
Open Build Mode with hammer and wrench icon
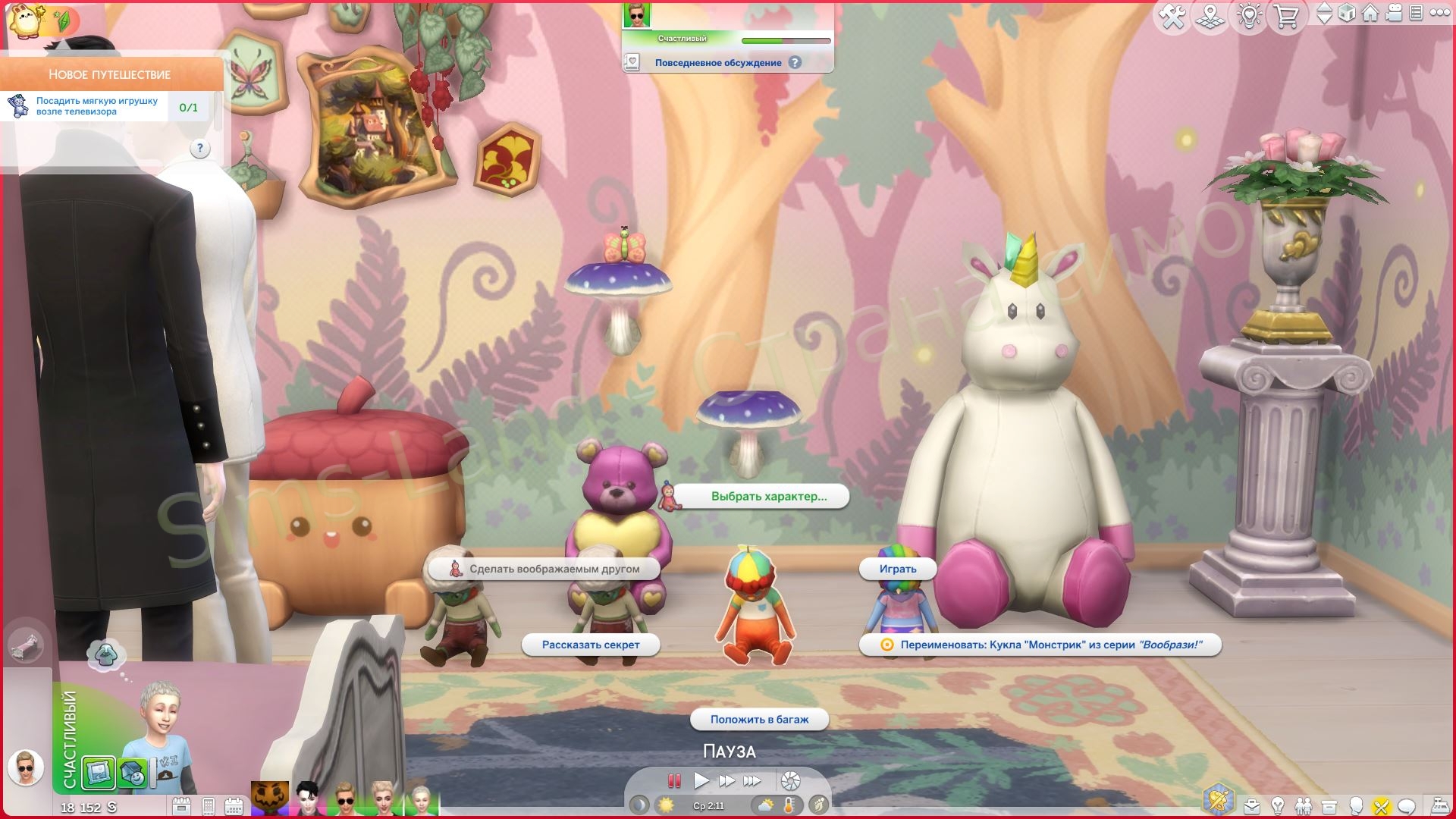(x=1172, y=16)
